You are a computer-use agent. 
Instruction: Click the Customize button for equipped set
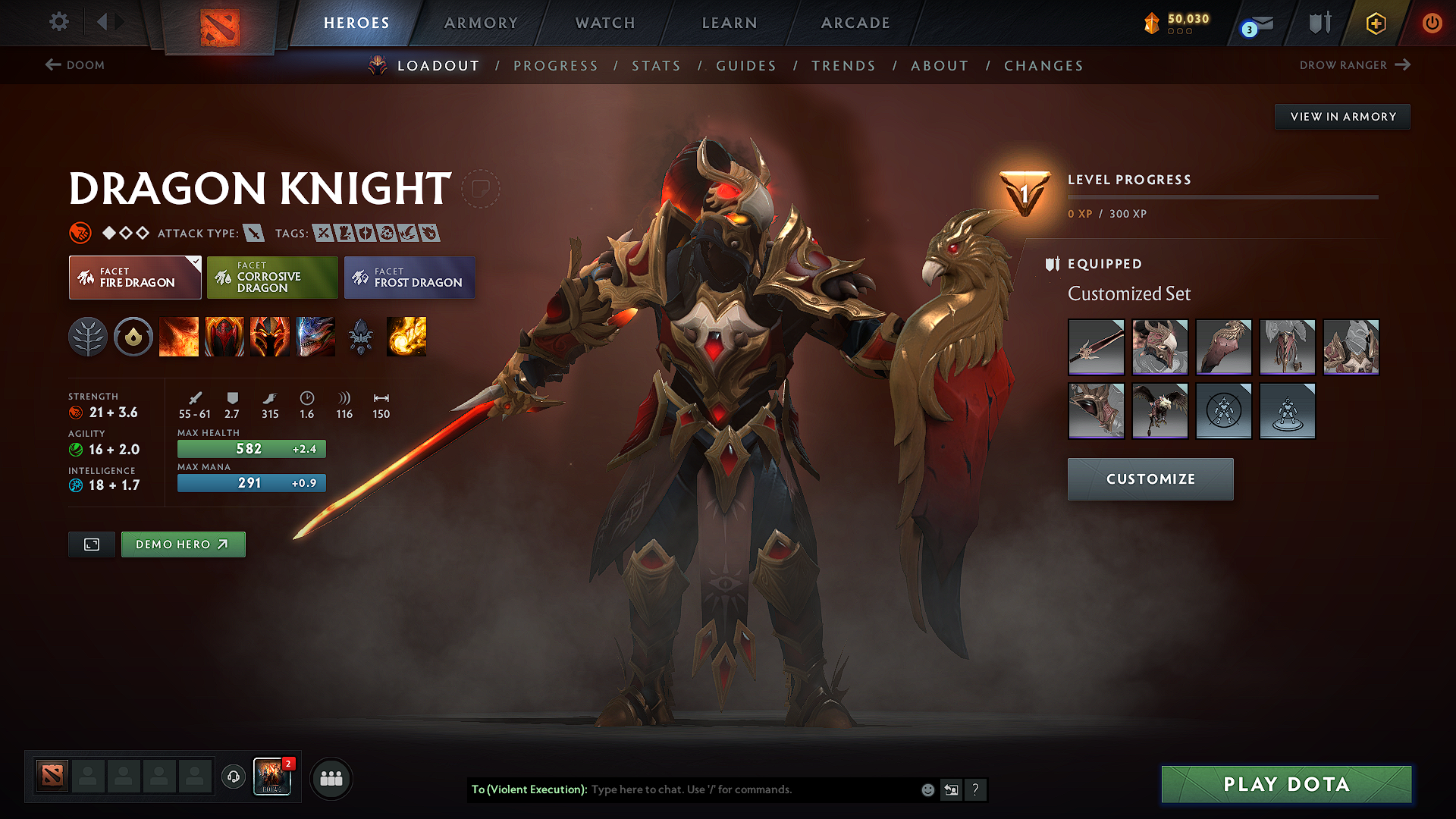click(x=1150, y=479)
